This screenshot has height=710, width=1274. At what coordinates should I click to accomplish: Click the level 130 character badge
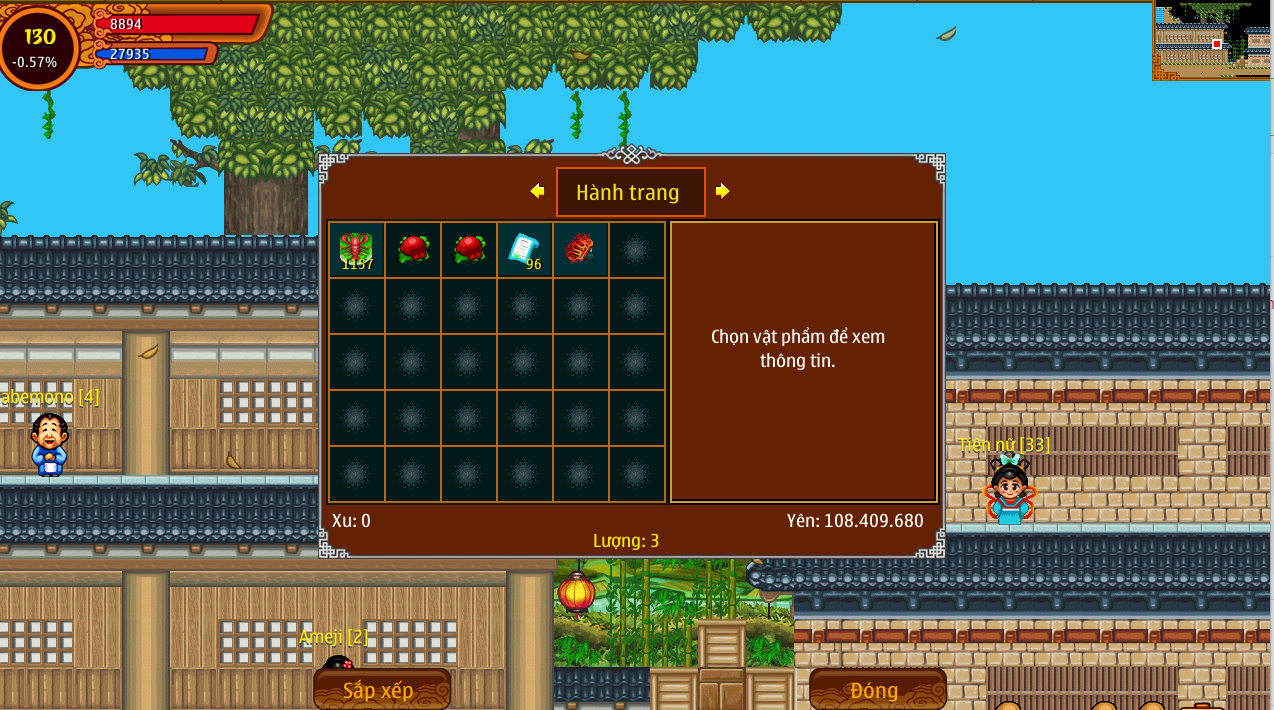point(40,46)
